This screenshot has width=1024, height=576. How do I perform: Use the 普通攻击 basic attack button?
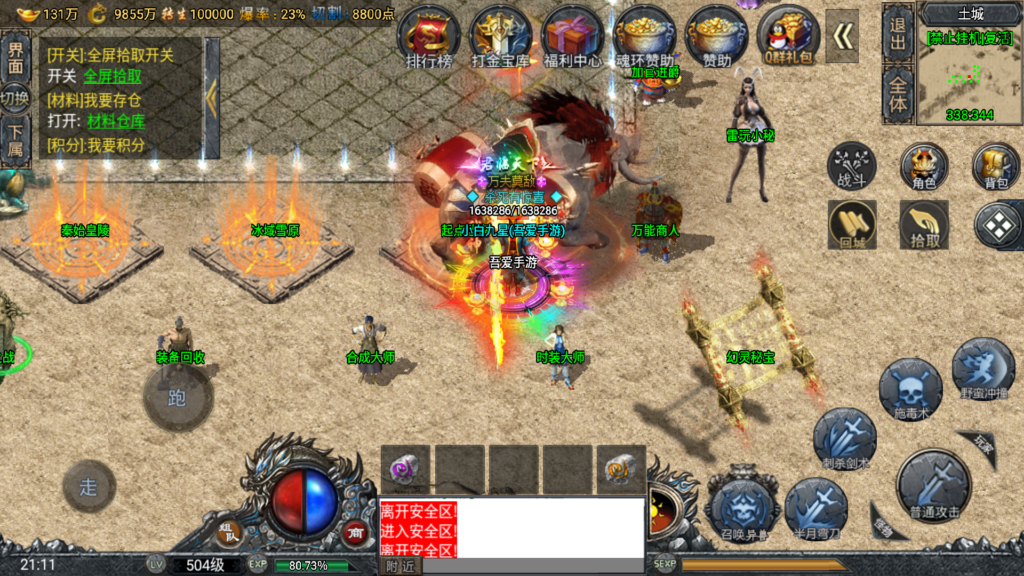click(x=934, y=486)
